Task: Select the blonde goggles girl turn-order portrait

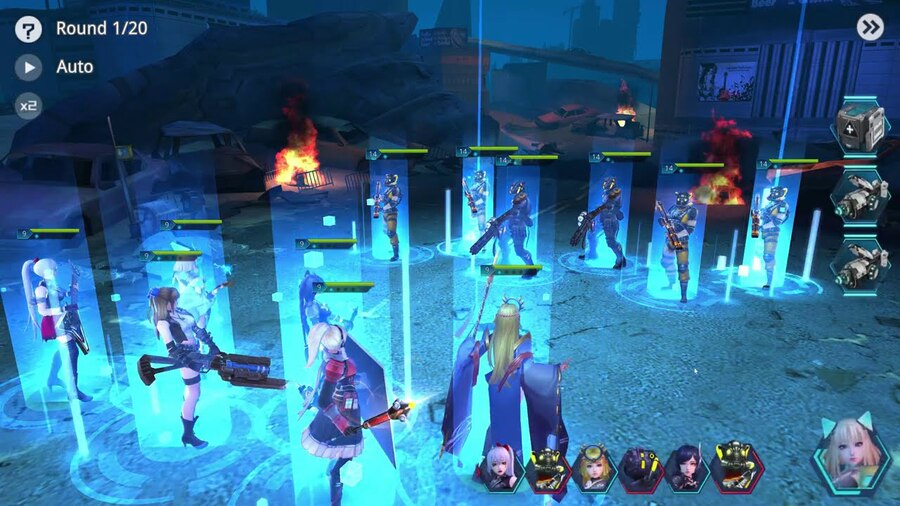Action: point(593,467)
